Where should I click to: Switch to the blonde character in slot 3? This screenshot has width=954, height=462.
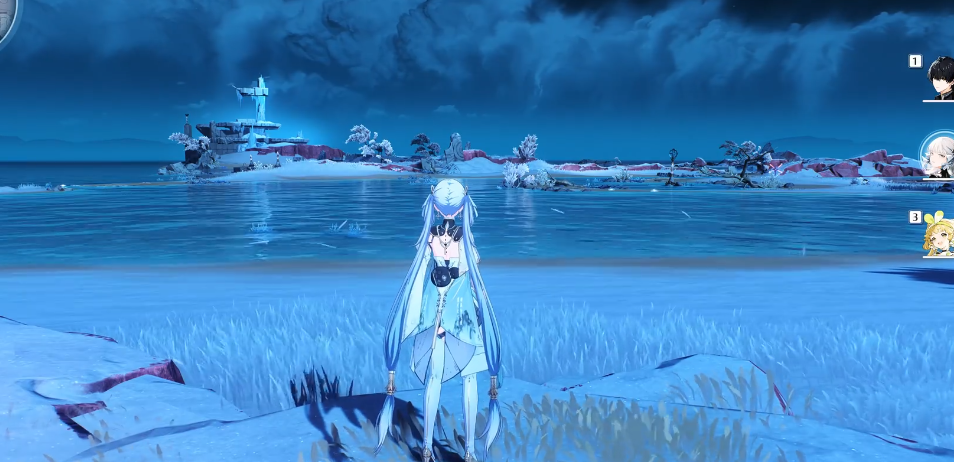(x=939, y=236)
